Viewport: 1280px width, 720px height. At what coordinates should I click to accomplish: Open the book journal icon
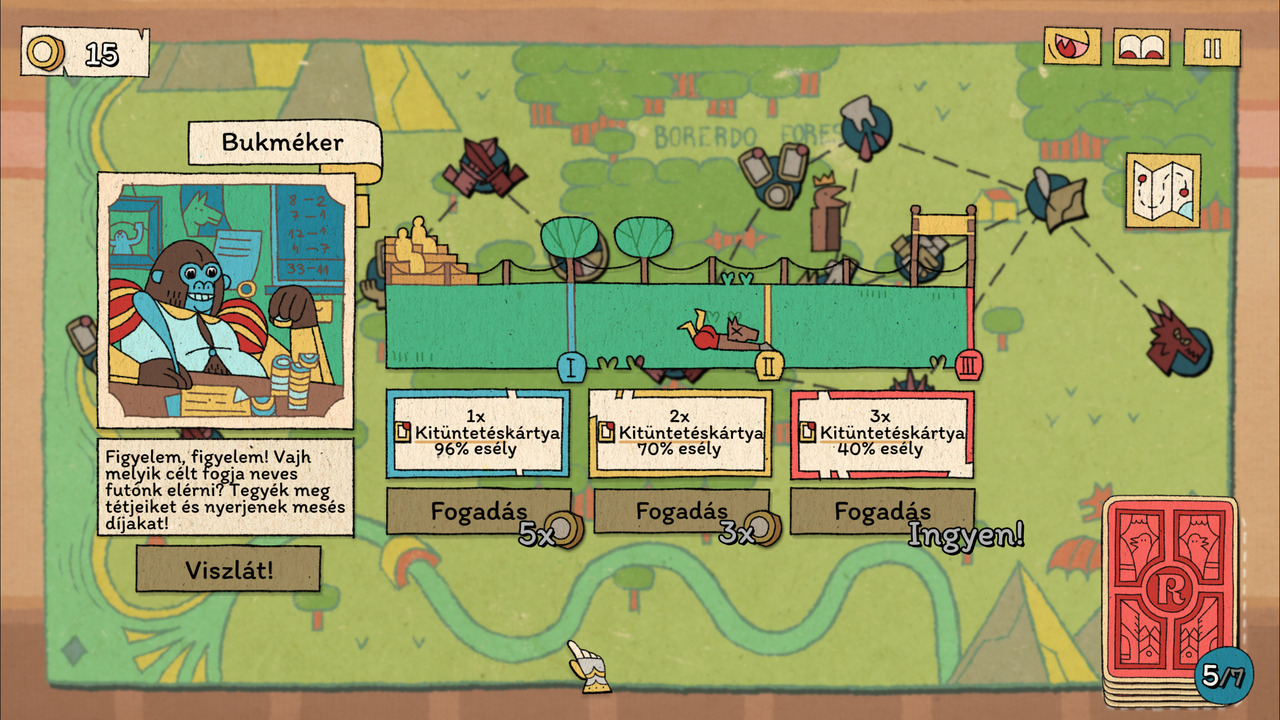[1141, 48]
